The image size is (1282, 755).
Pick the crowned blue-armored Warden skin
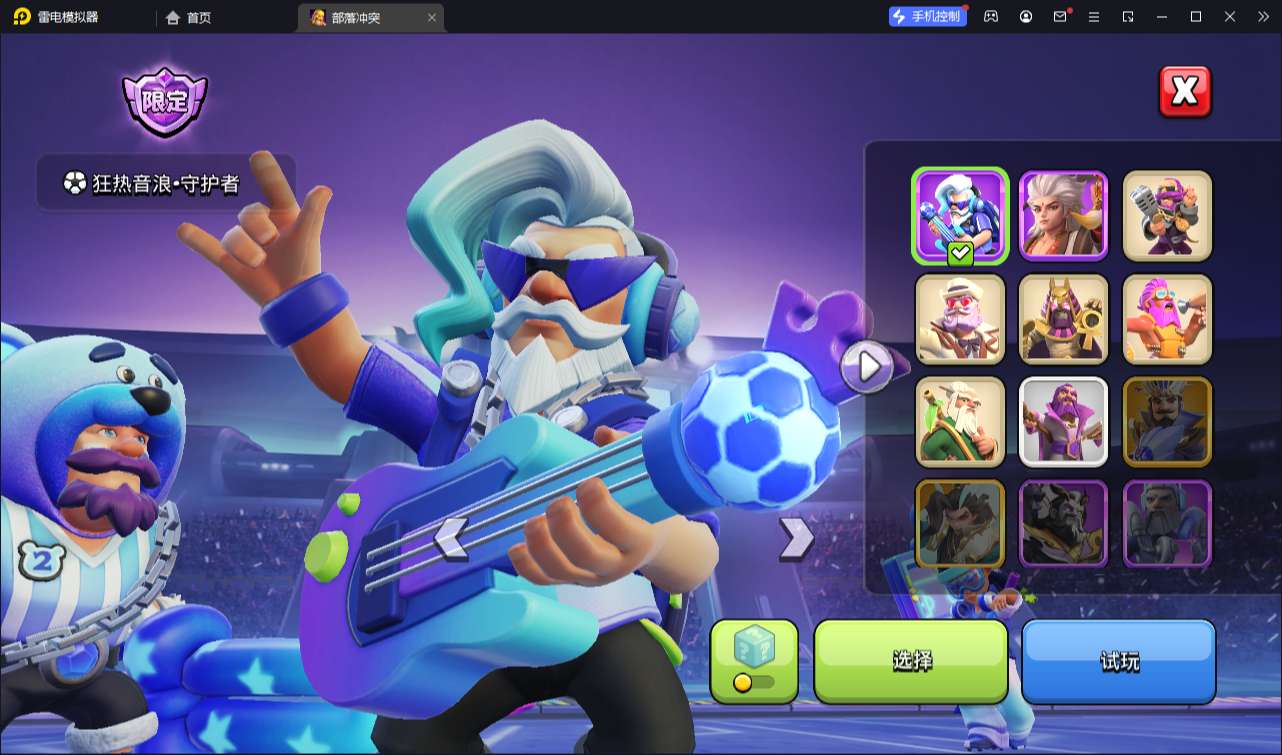tap(1167, 422)
